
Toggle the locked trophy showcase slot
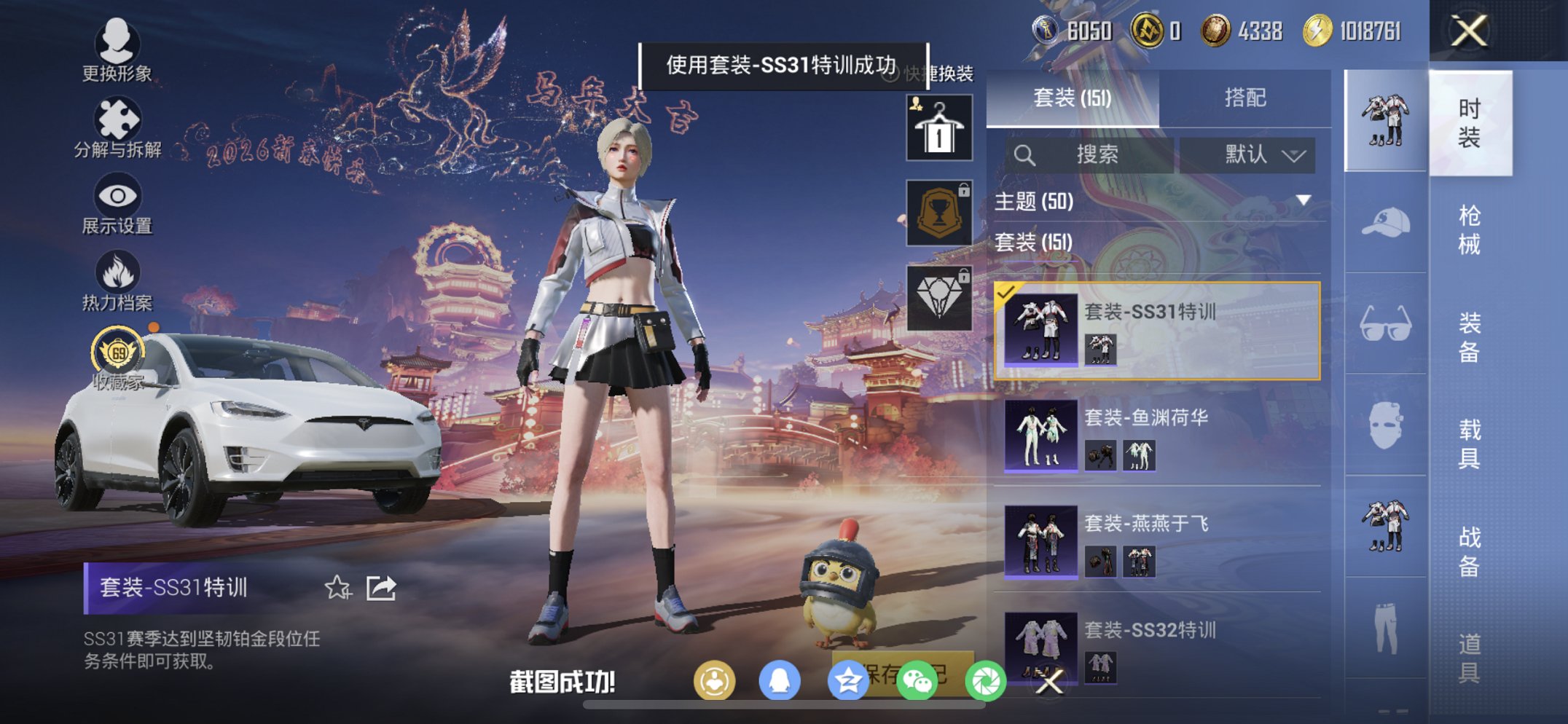939,211
